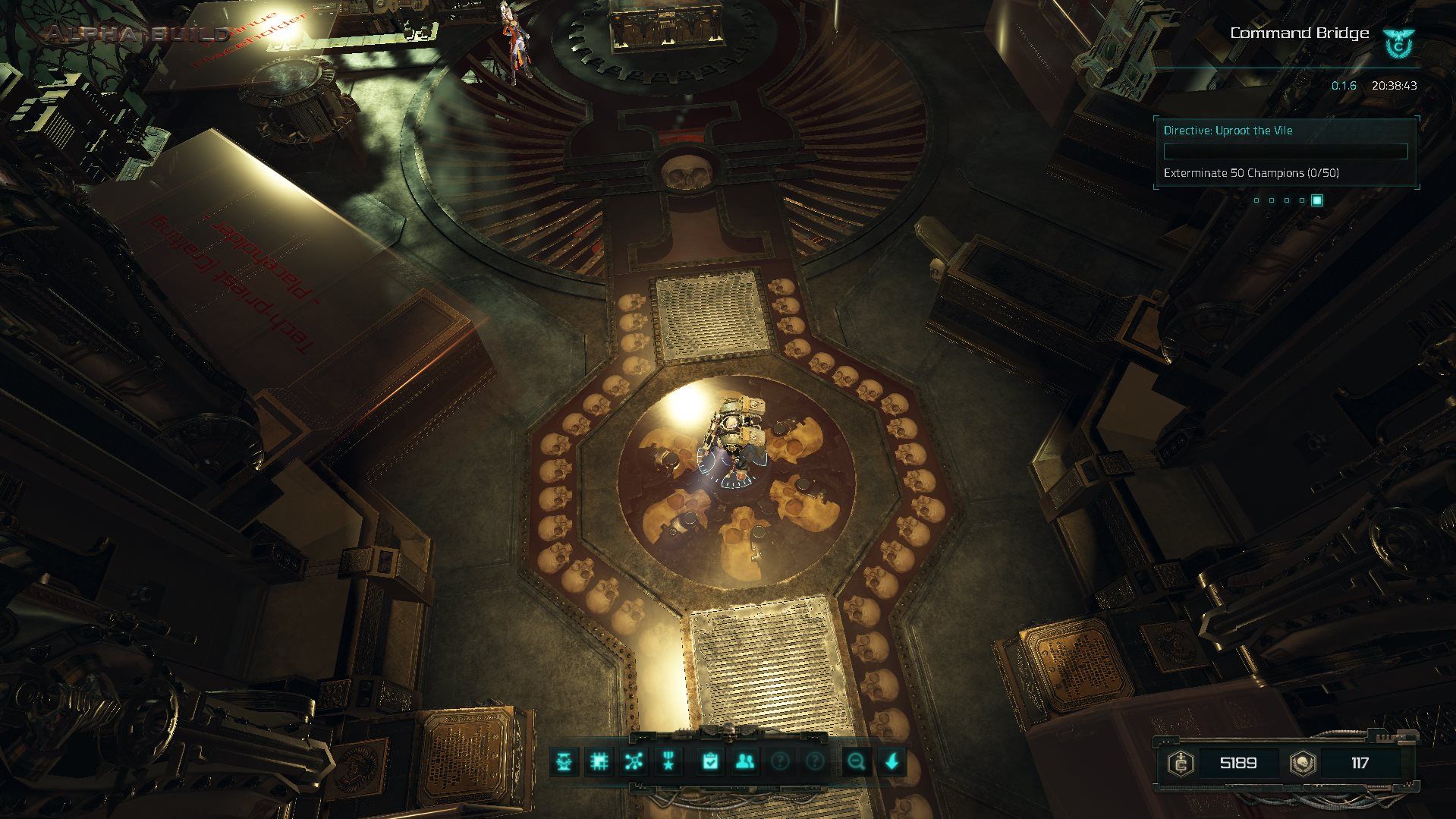The height and width of the screenshot is (819, 1456).
Task: Click the Directive: Uproot the Vile heading
Action: (x=1228, y=131)
